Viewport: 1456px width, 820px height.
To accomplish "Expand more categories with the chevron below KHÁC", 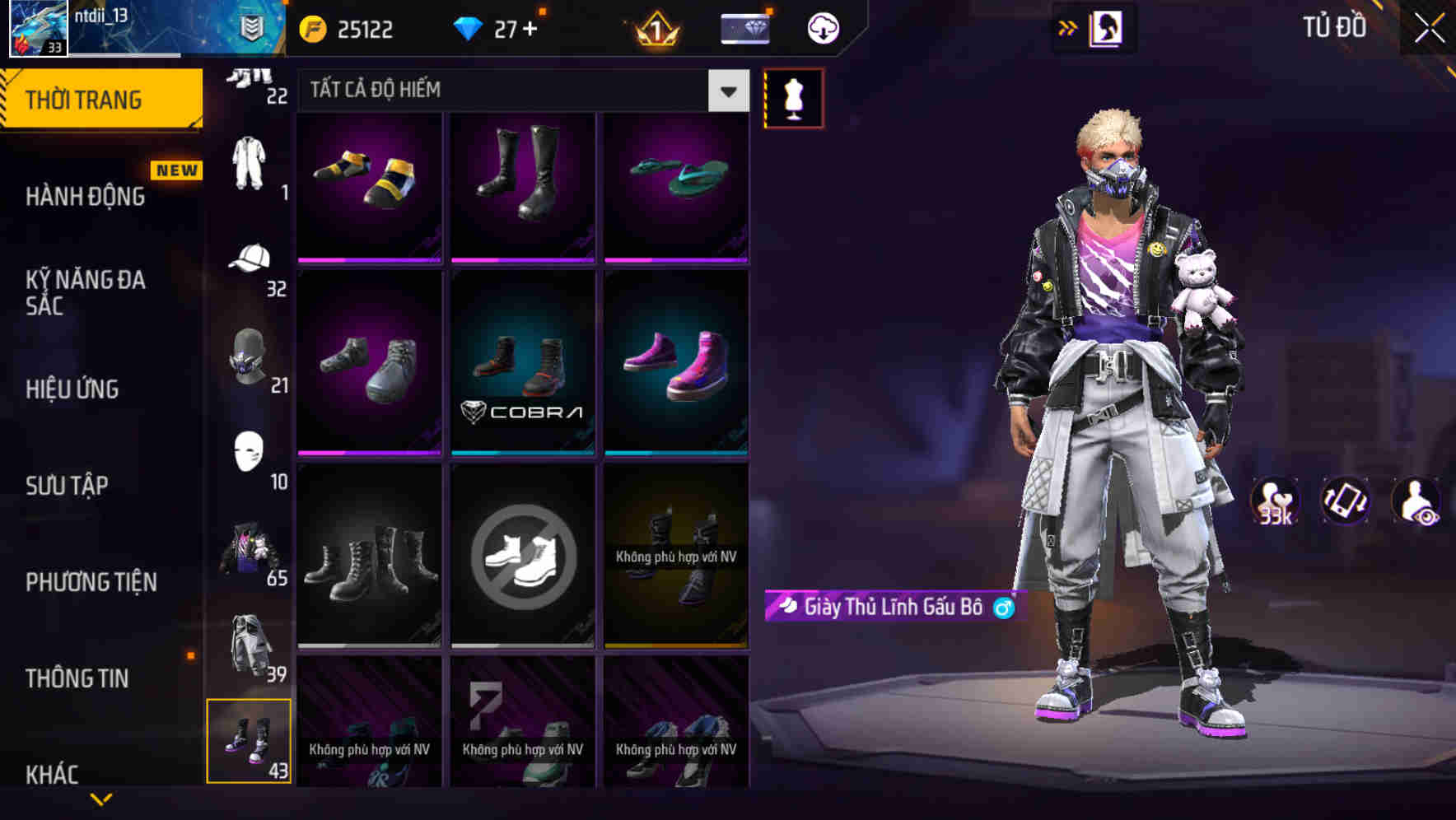I will [102, 797].
